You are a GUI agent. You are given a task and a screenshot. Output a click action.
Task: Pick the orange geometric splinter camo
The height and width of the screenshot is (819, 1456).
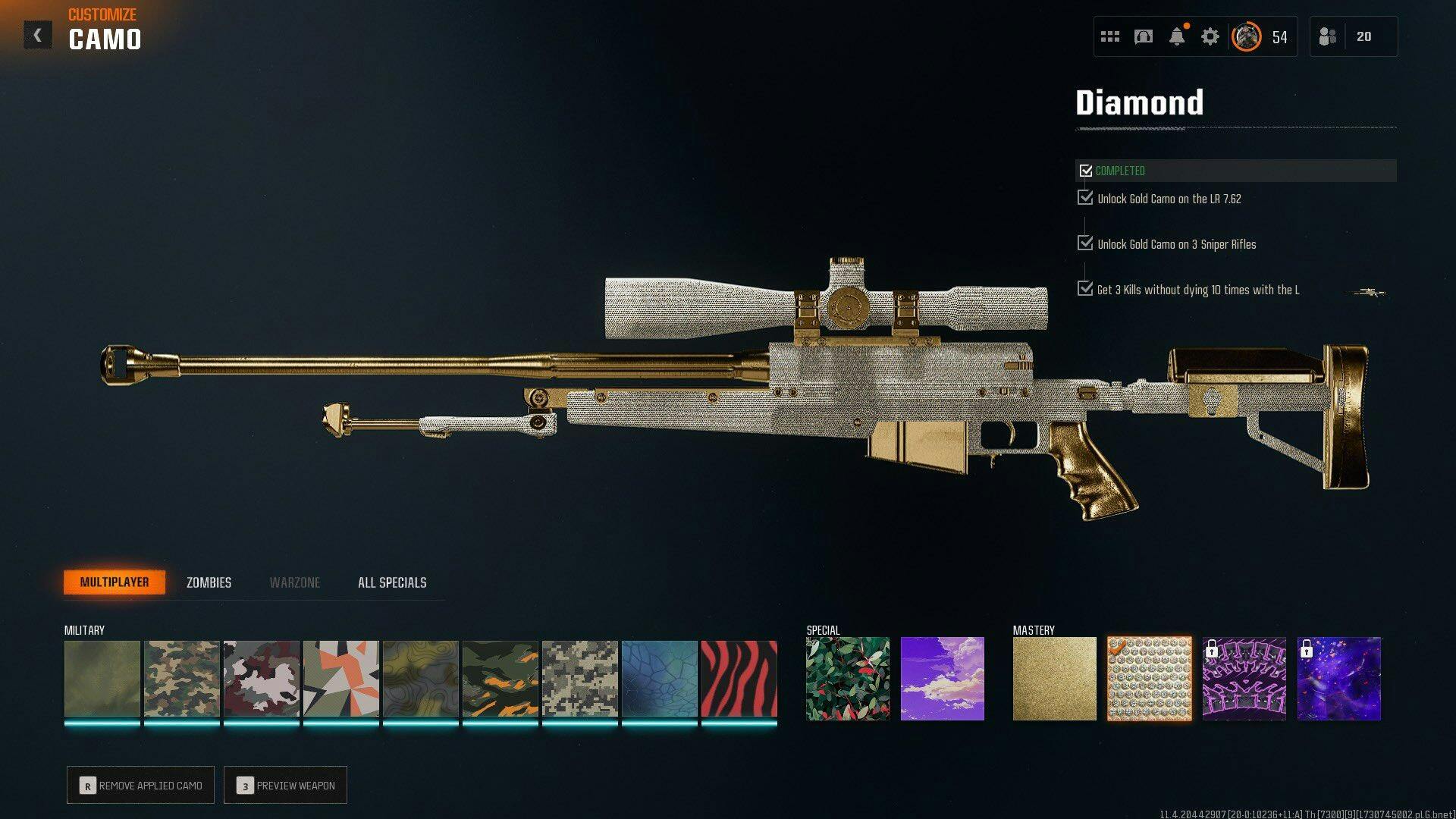(x=340, y=679)
